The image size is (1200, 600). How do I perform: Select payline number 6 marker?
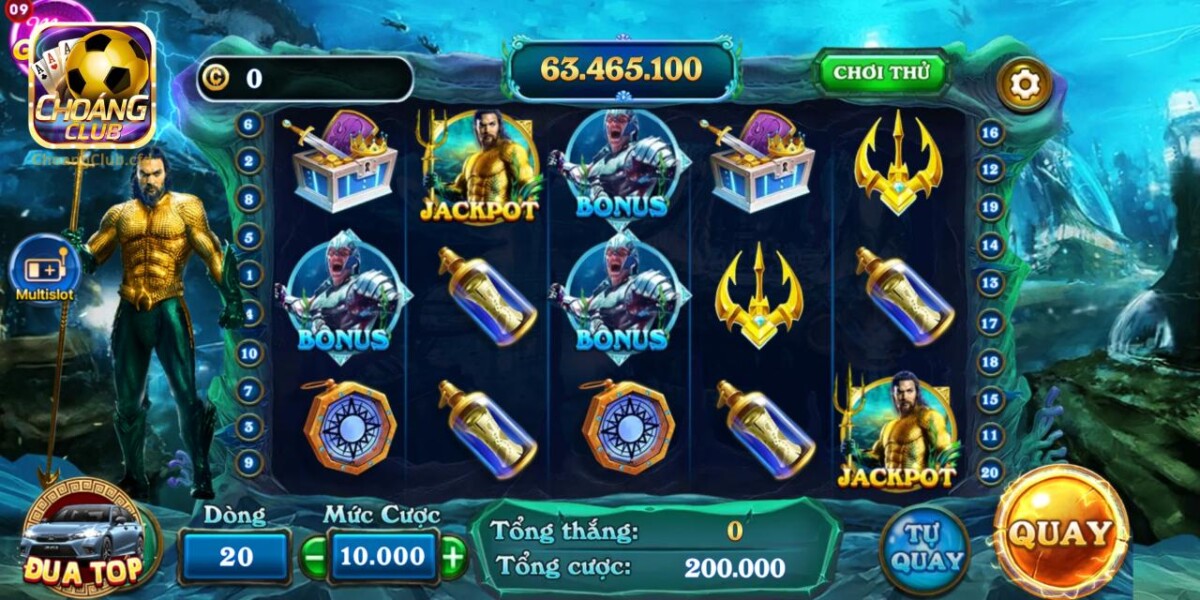(249, 125)
